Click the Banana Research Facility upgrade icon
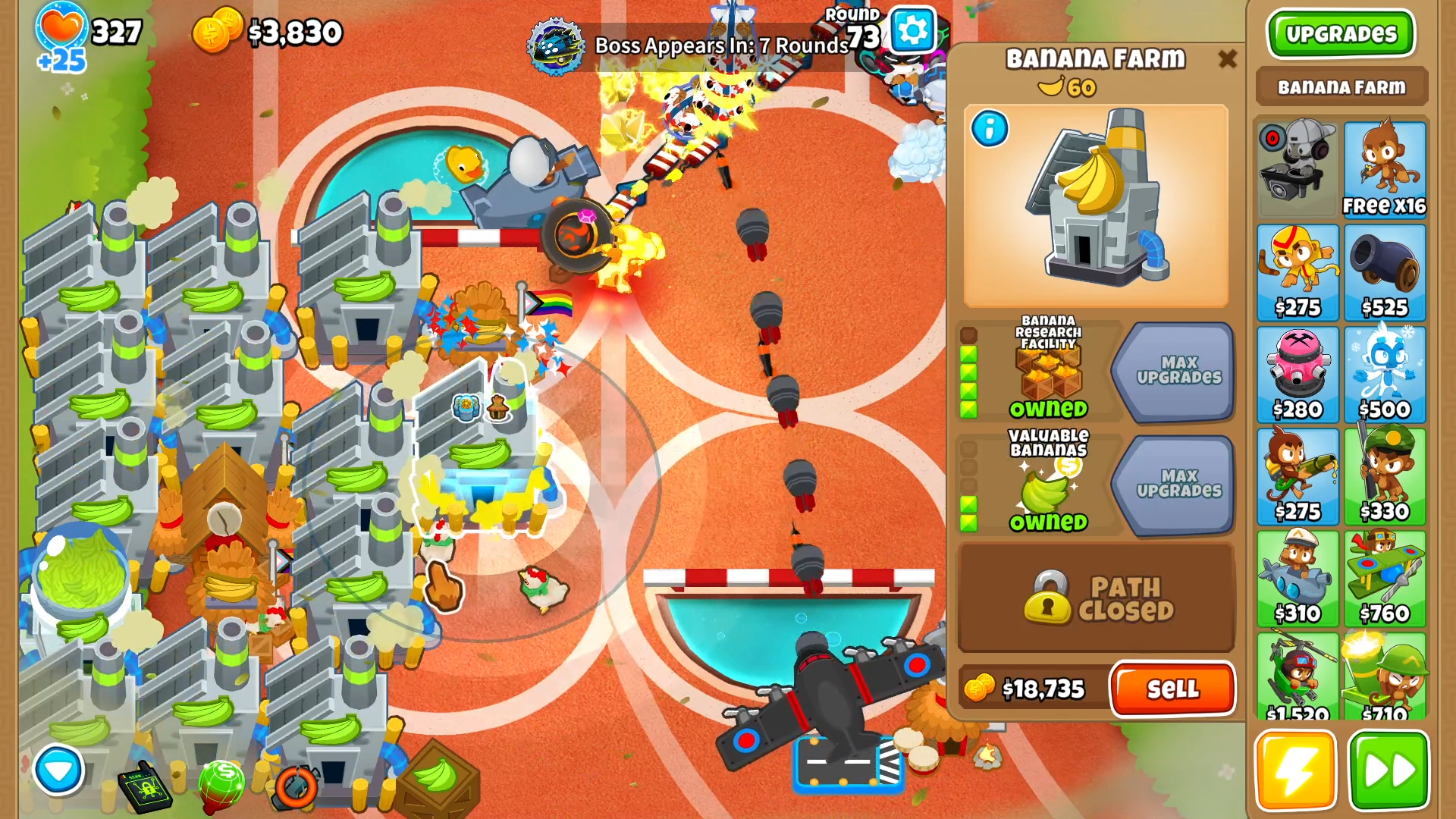1456x819 pixels. (x=1048, y=369)
